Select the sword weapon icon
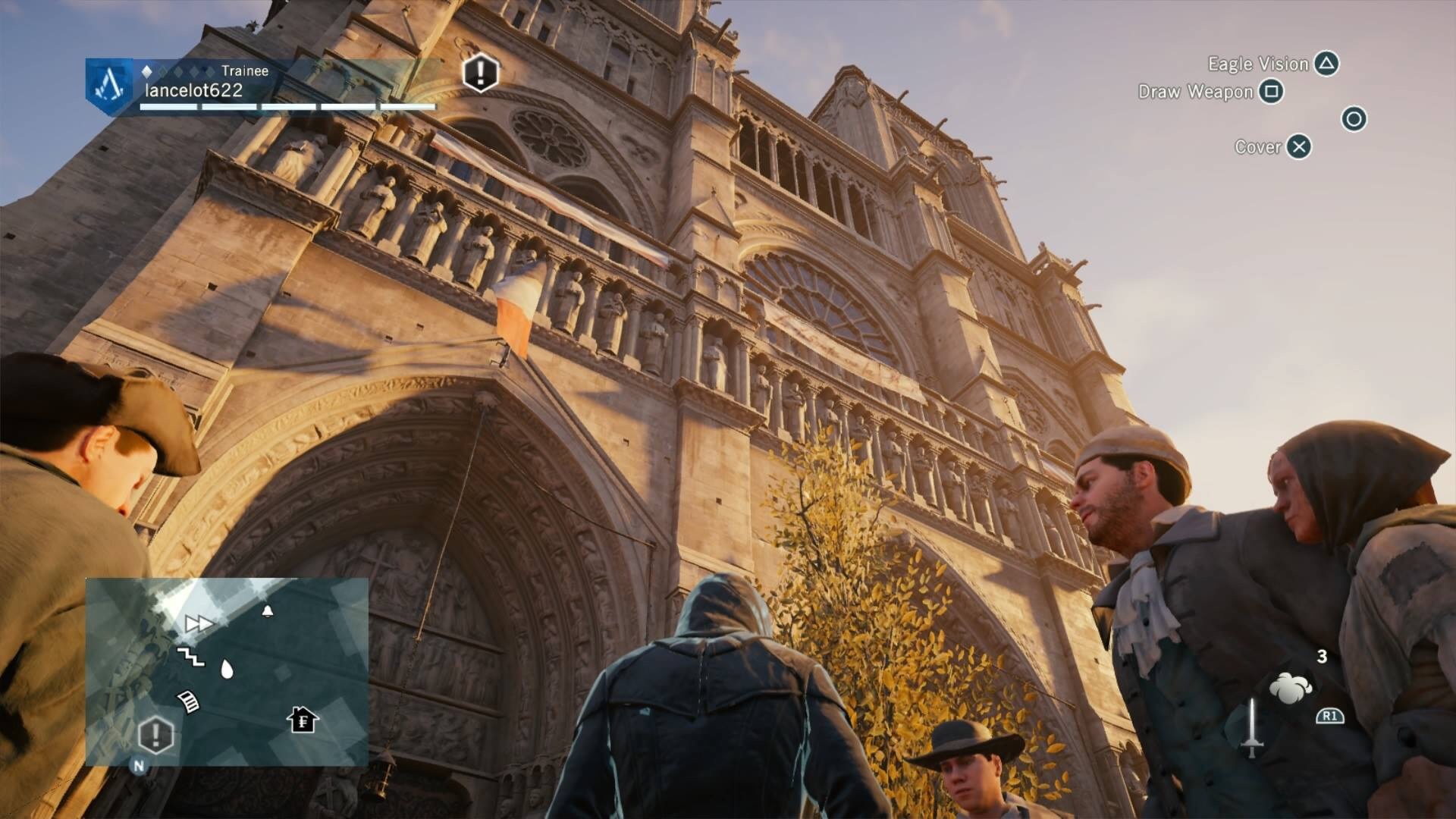 1252,727
